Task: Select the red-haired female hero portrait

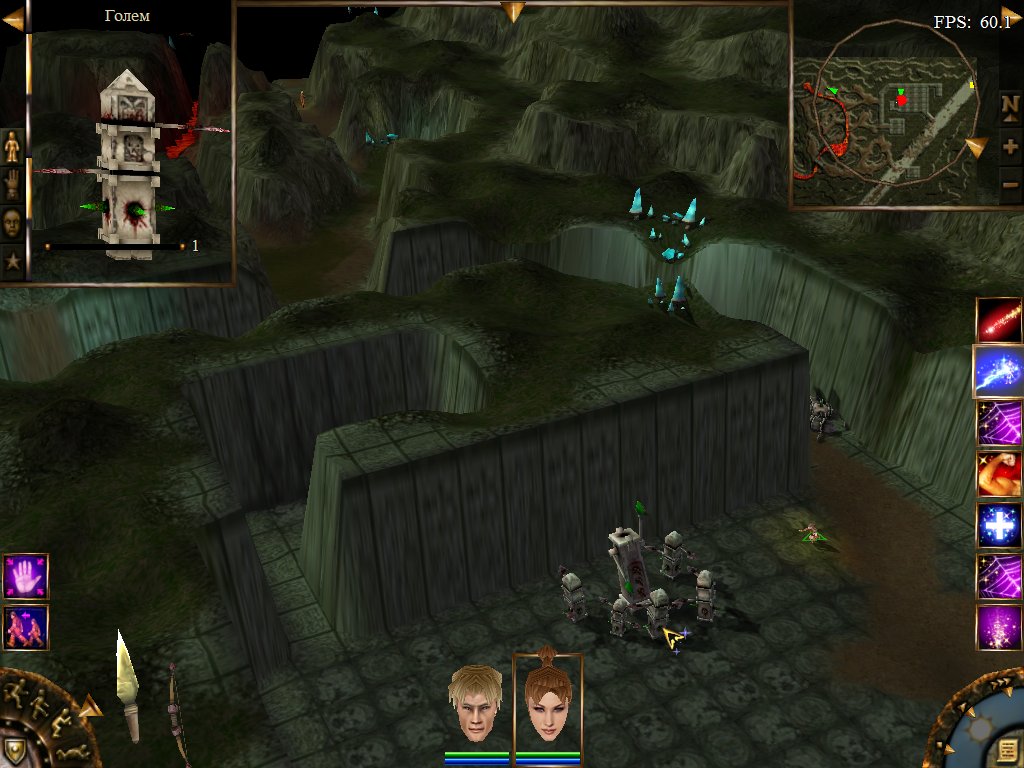Action: [x=547, y=704]
